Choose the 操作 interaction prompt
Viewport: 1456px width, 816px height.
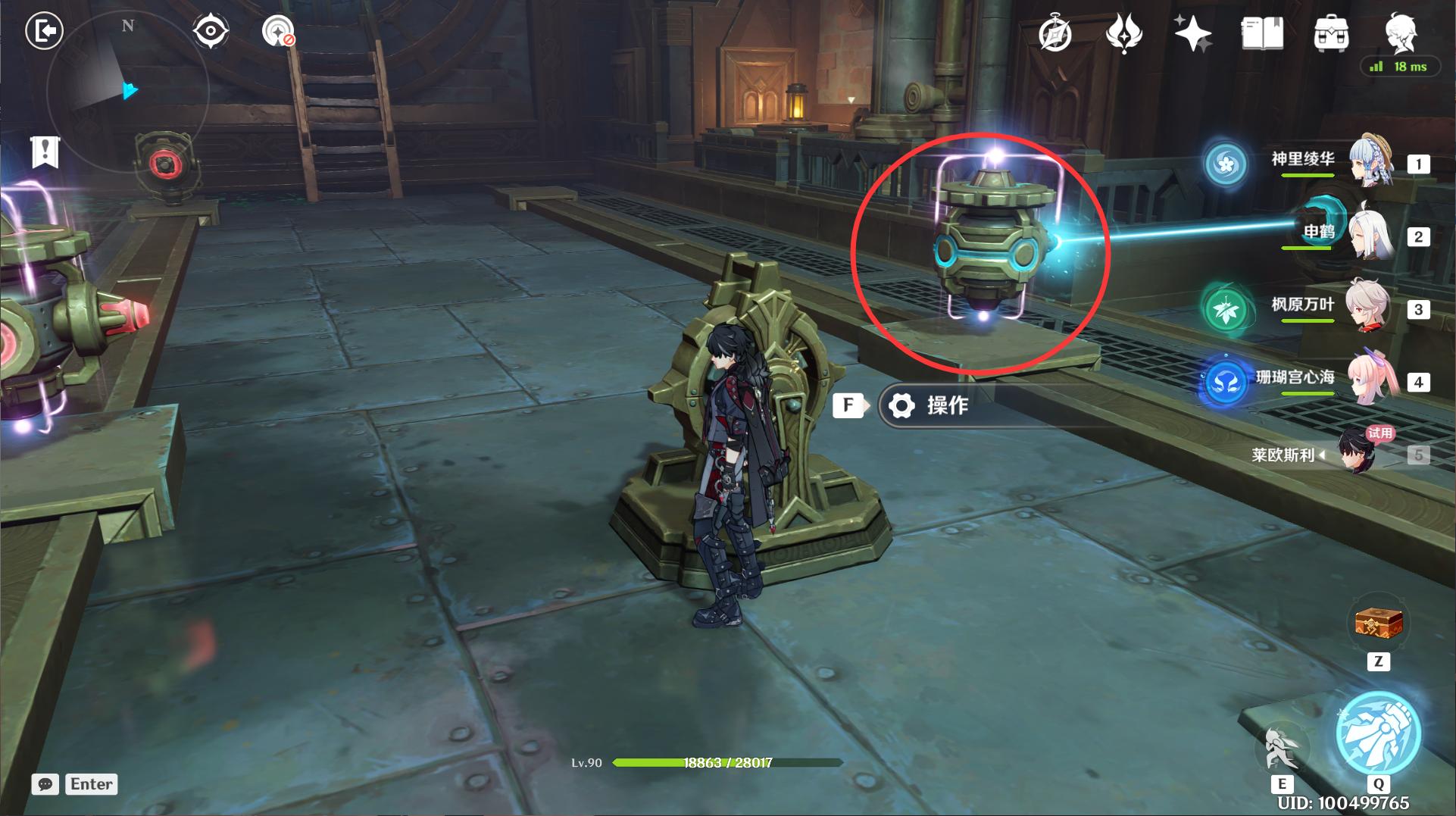coord(947,405)
